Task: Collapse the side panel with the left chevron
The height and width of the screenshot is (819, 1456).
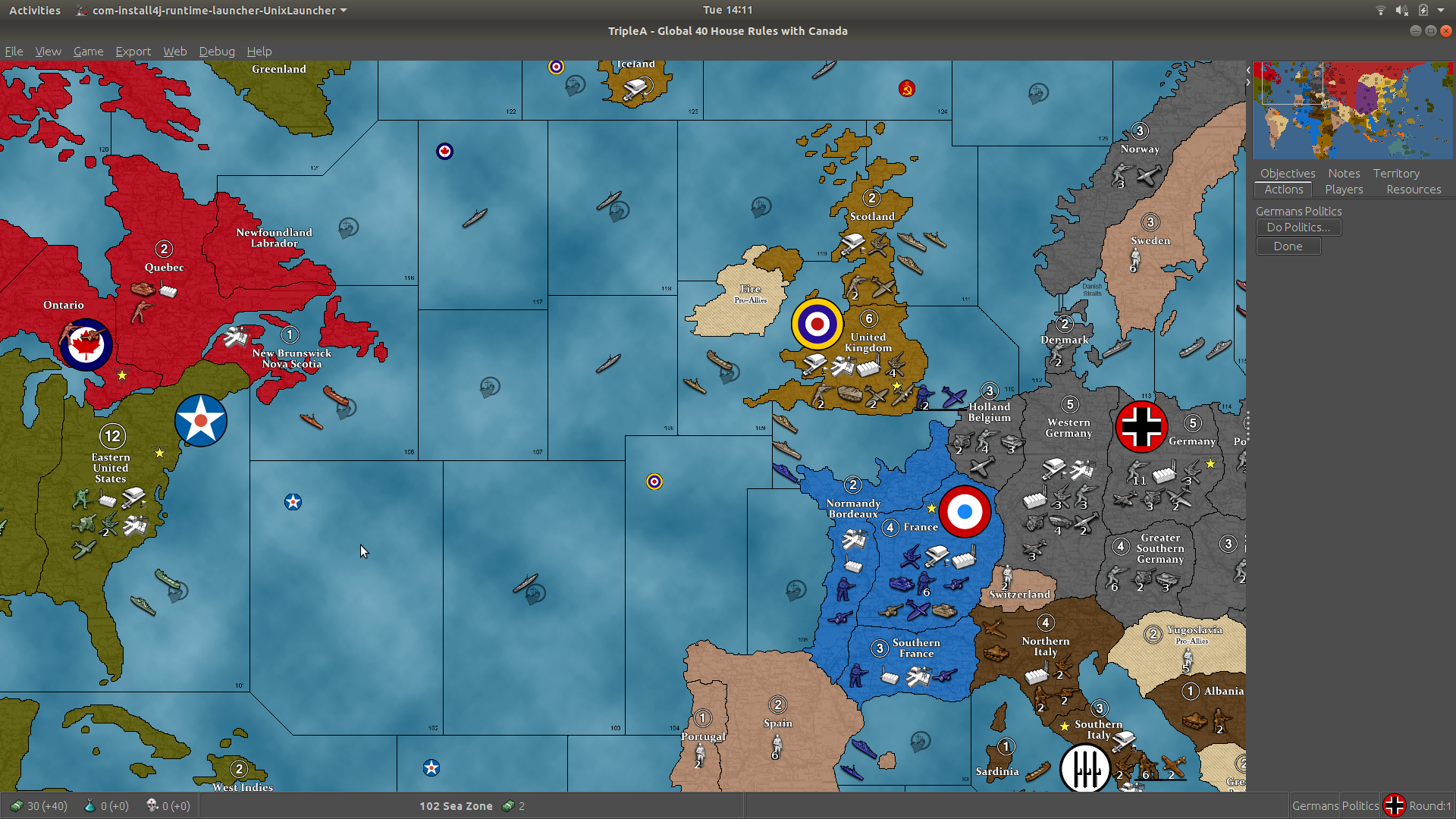Action: pos(1247,70)
